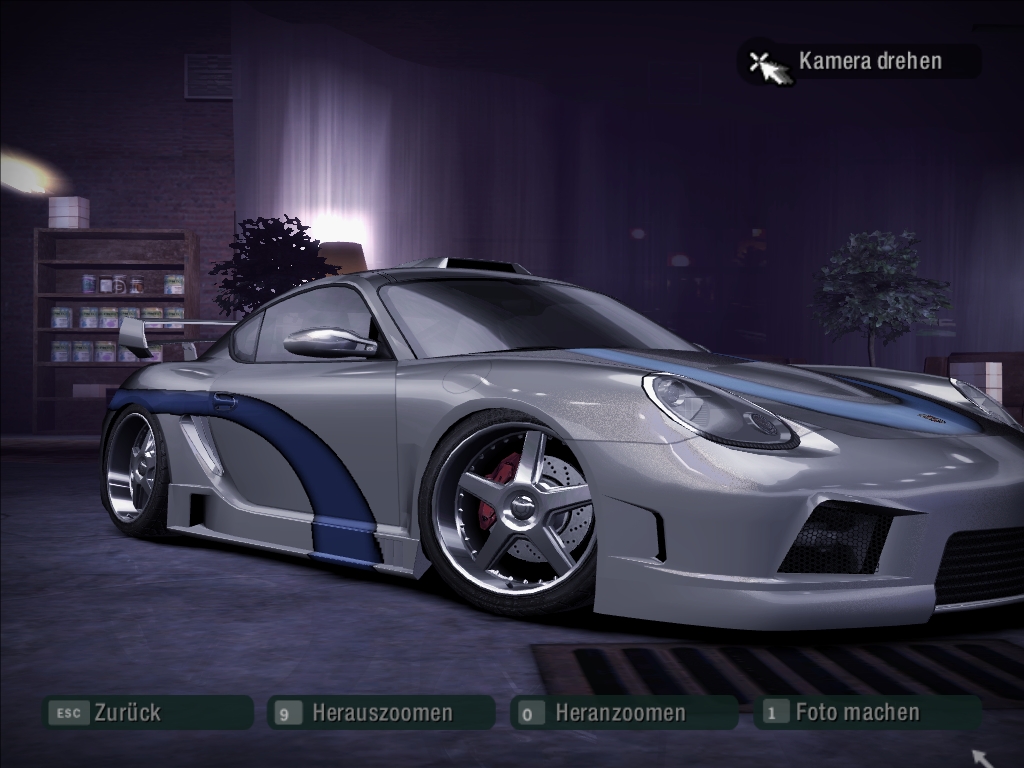Select the Herauszoomen zoom-out button
This screenshot has height=768, width=1024.
point(381,713)
